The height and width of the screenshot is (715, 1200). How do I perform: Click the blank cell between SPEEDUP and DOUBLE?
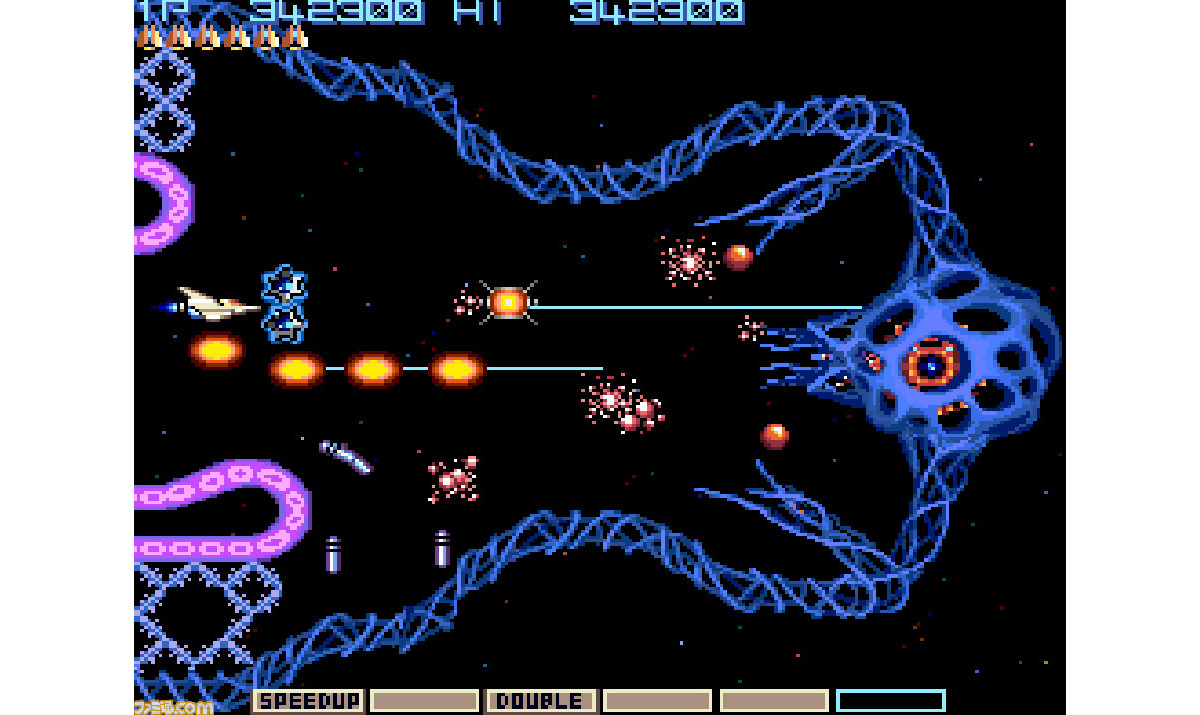(x=424, y=701)
